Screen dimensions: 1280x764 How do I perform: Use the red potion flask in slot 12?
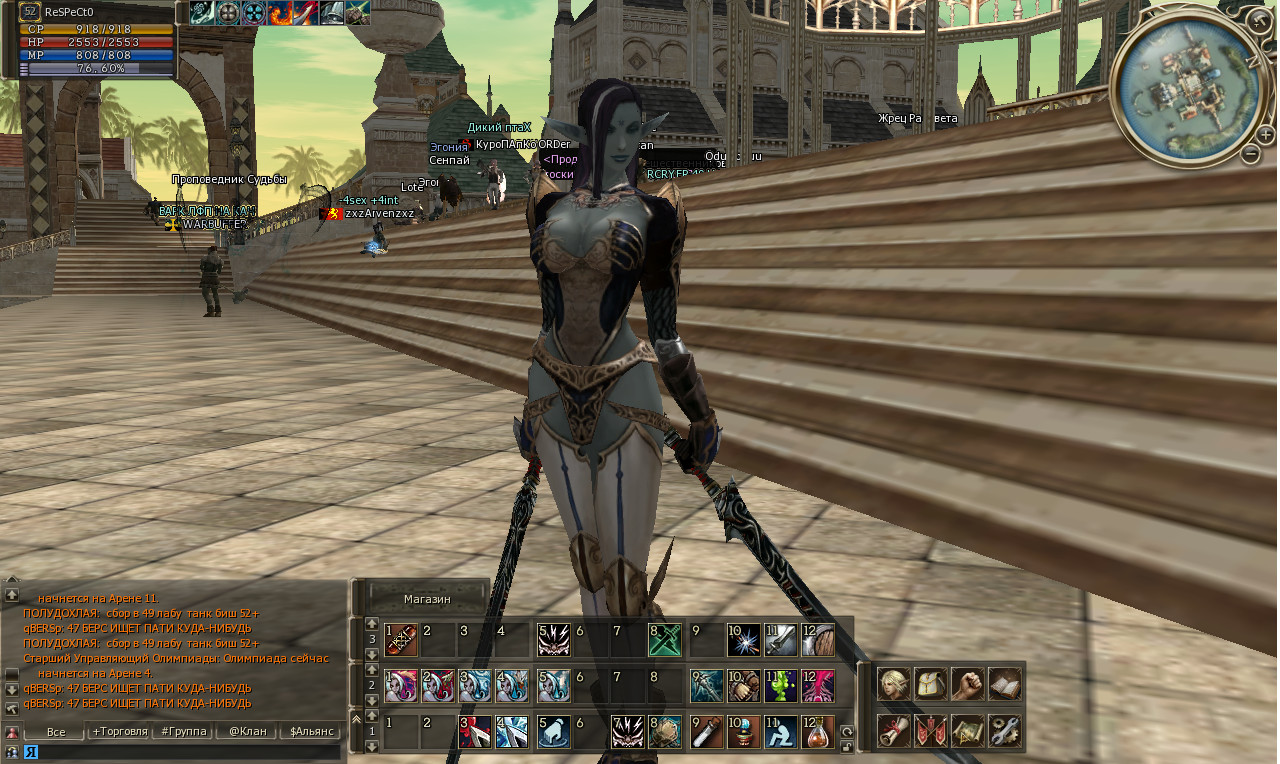818,732
